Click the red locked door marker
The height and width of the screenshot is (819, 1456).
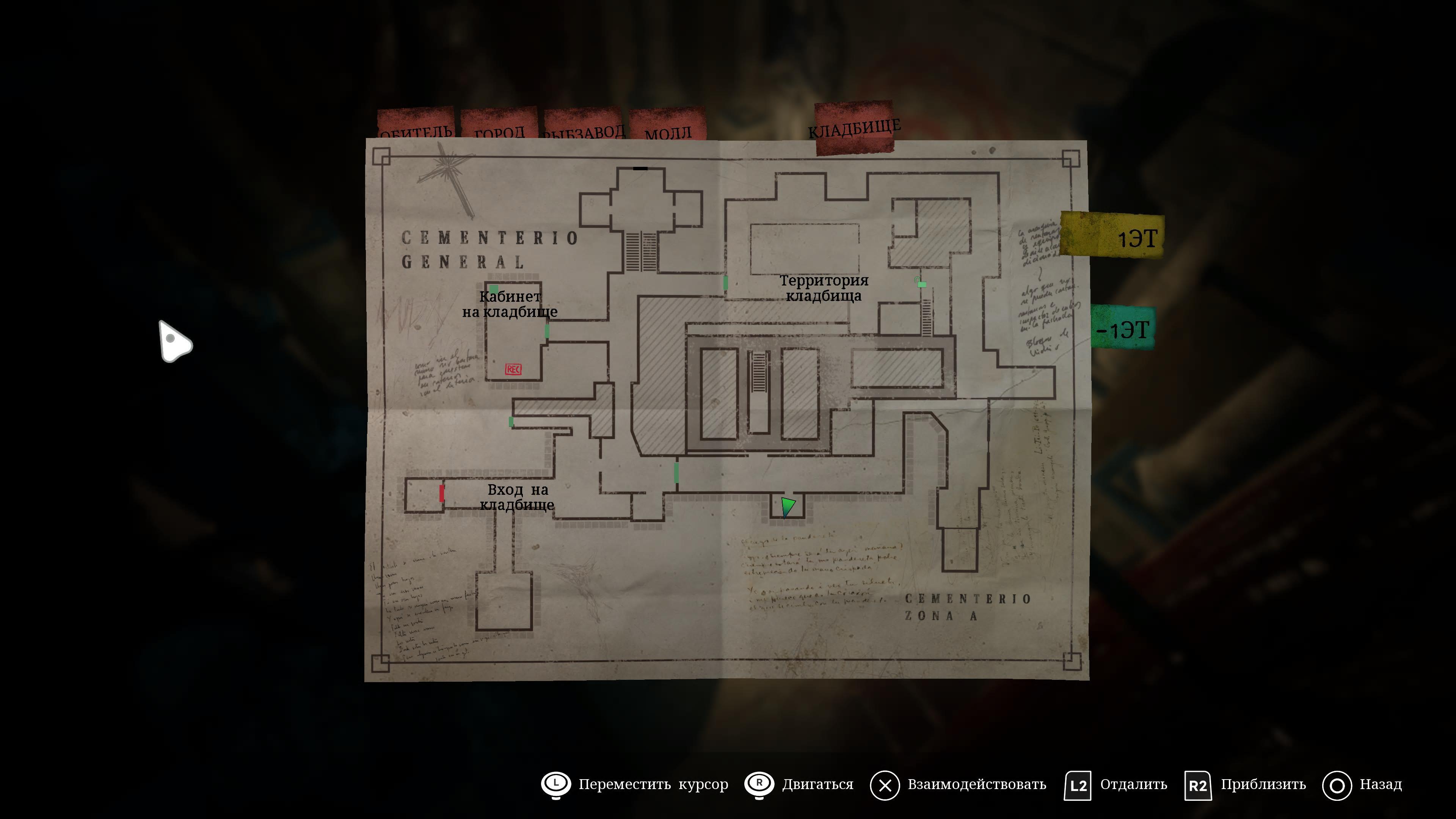pyautogui.click(x=441, y=493)
